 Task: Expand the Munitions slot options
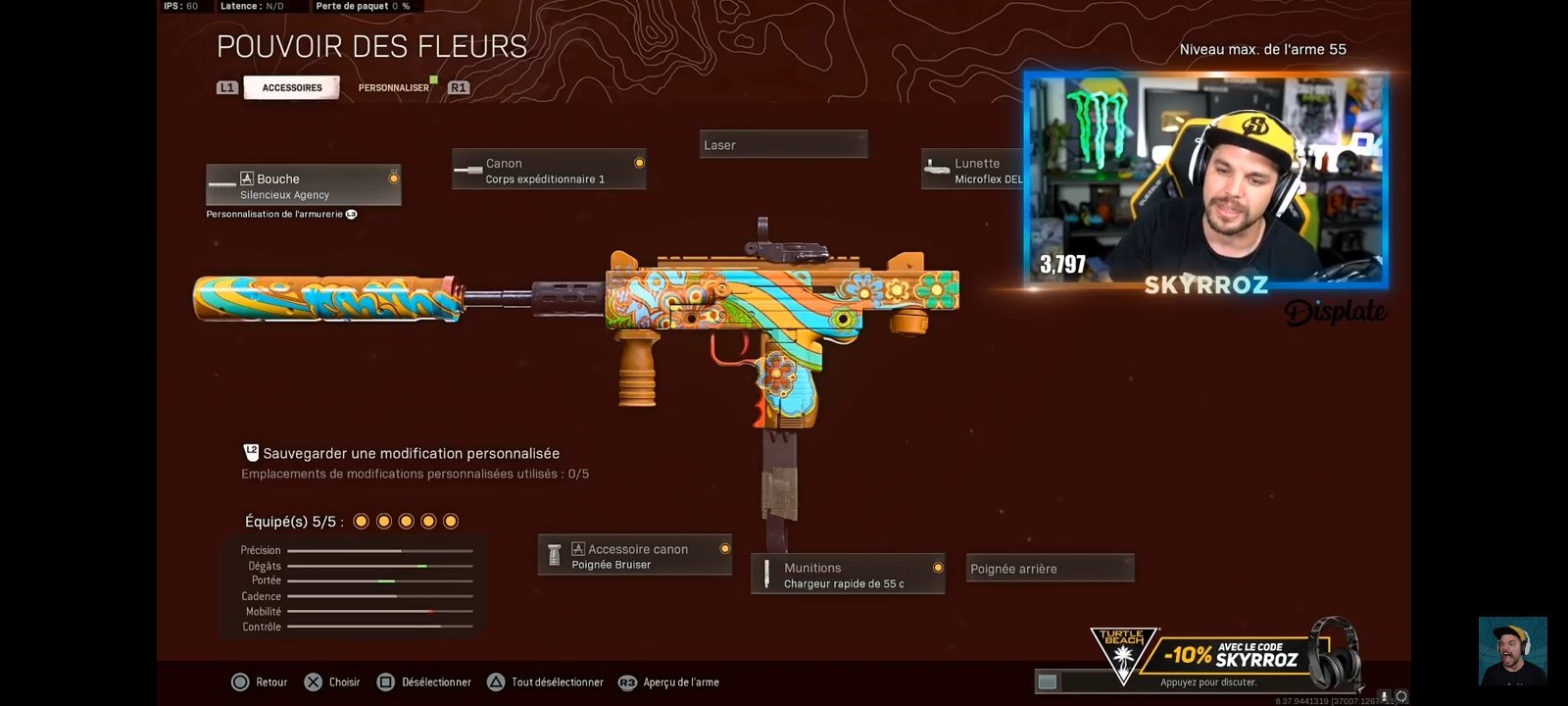(937, 567)
